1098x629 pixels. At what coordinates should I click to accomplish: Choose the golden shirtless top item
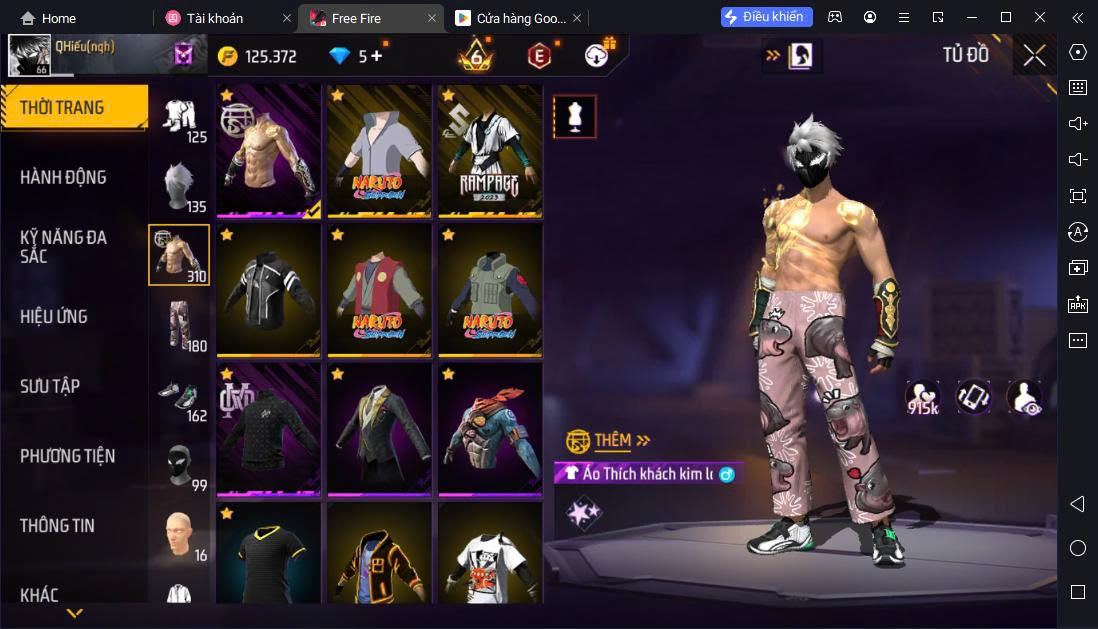[268, 150]
